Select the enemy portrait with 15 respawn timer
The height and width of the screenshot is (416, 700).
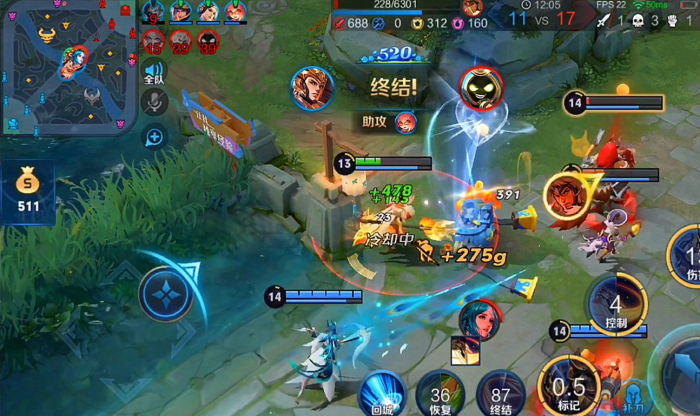[153, 41]
